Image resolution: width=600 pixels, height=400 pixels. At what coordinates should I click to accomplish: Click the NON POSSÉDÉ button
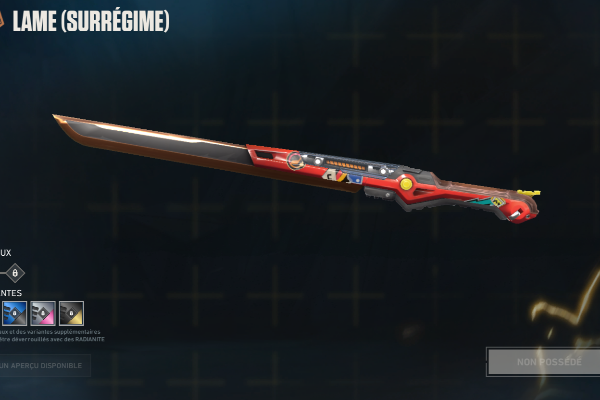tap(543, 361)
